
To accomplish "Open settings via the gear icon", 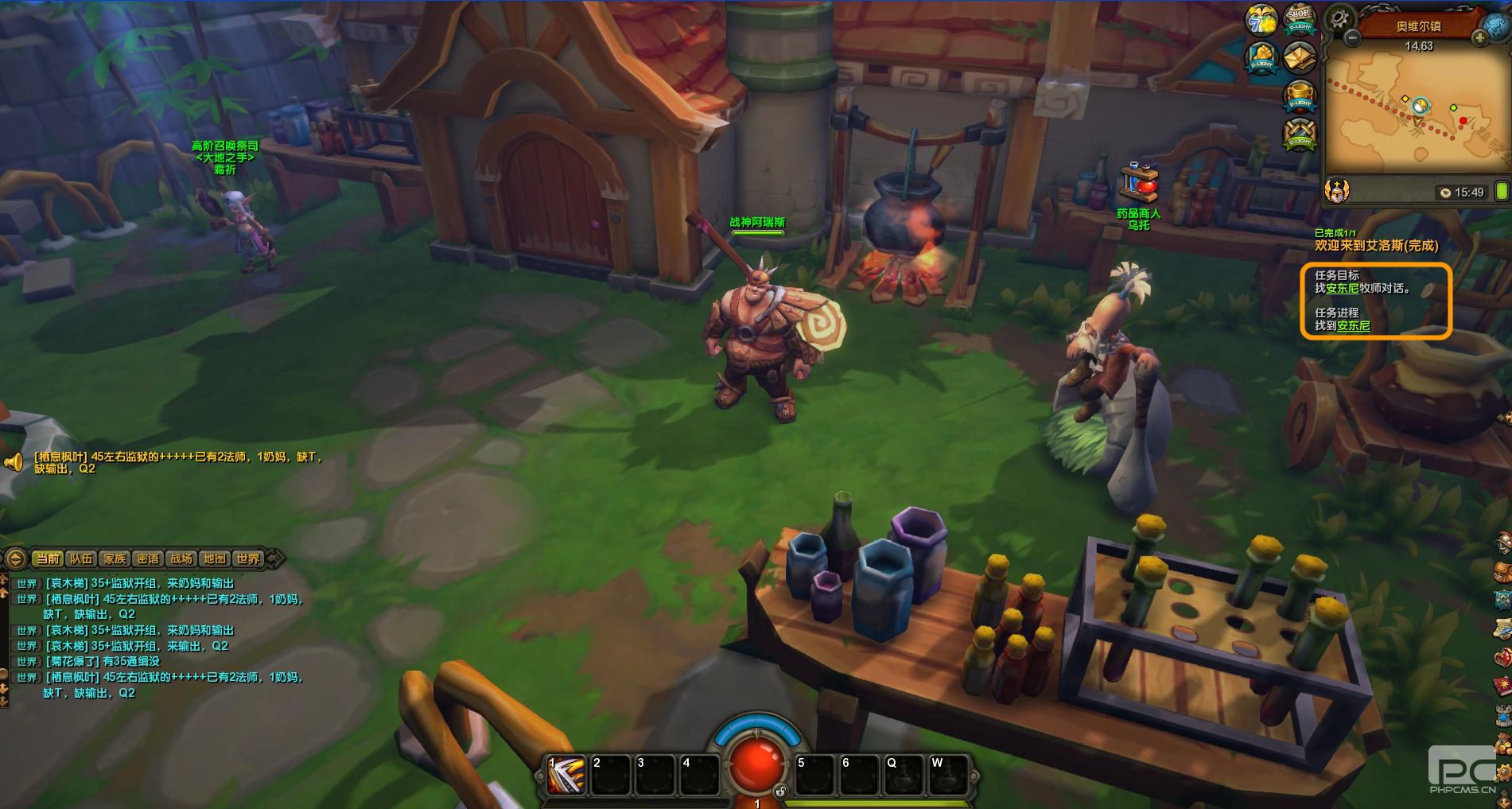I will coord(1341,18).
